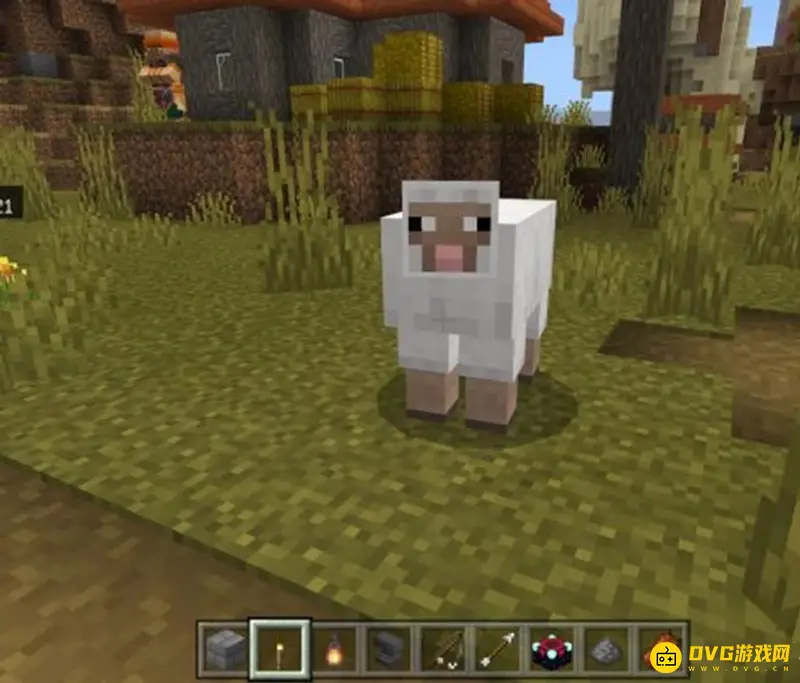Viewport: 800px width, 683px height.
Task: Choose the red and black block slot
Action: (x=551, y=650)
